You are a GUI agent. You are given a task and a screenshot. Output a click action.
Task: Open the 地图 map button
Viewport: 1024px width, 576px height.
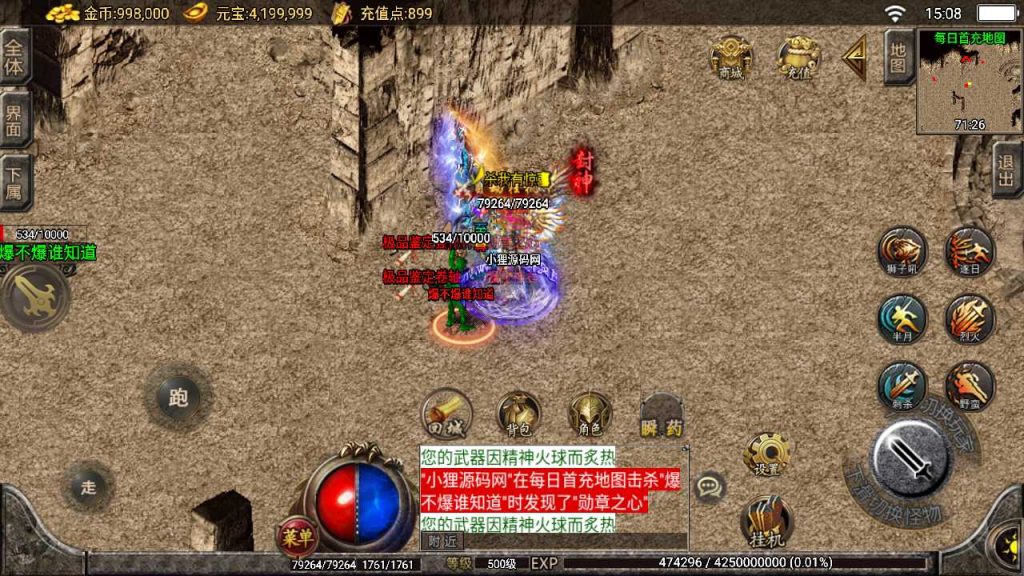(898, 58)
